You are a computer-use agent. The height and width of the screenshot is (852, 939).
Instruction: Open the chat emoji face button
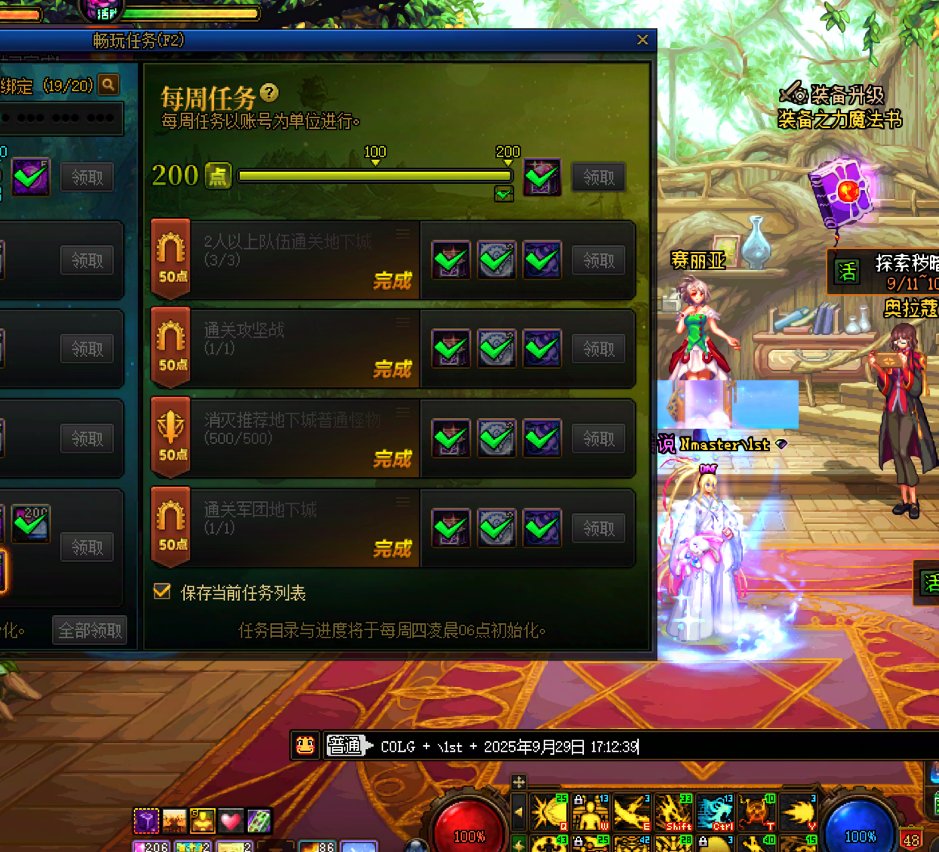tap(306, 745)
